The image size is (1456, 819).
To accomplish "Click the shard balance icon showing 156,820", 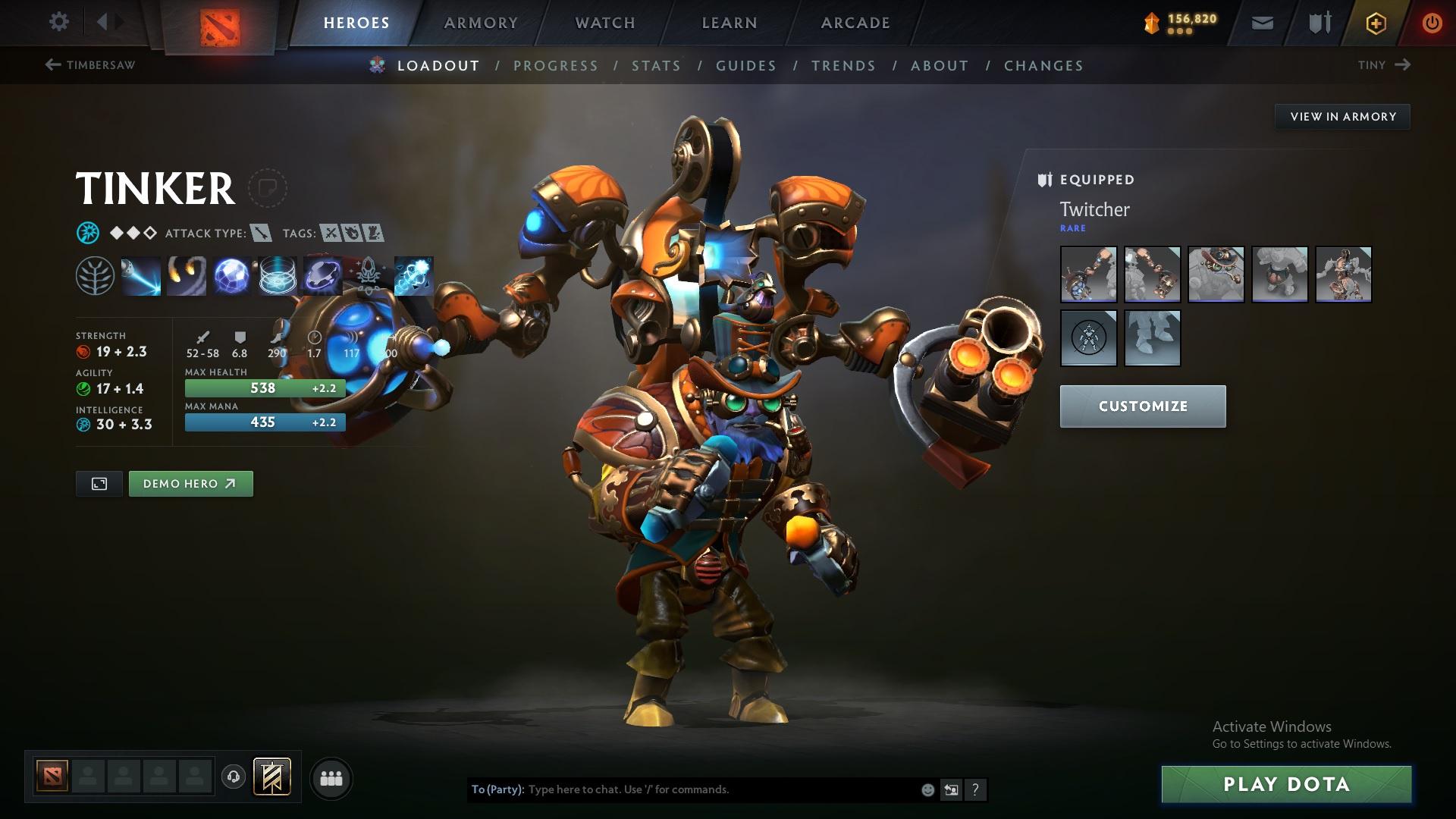I will point(1151,22).
